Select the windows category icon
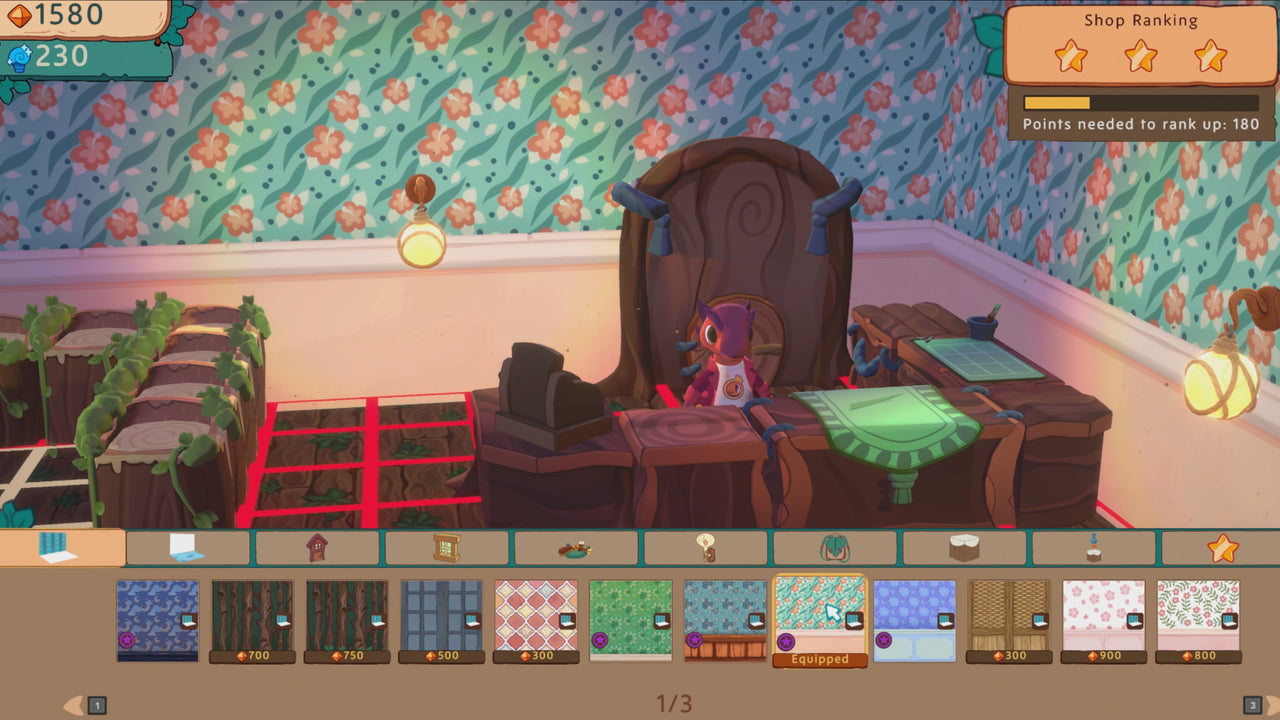The width and height of the screenshot is (1280, 720). [448, 549]
